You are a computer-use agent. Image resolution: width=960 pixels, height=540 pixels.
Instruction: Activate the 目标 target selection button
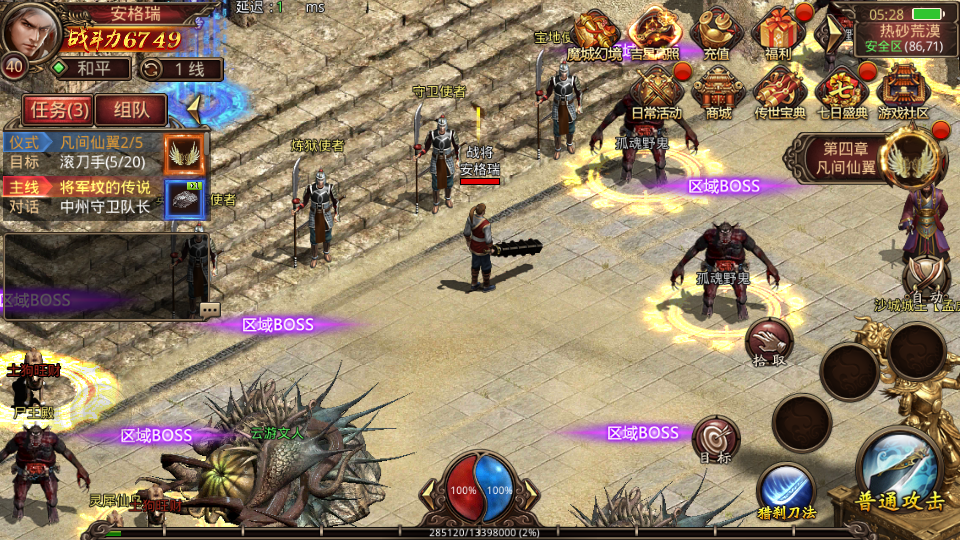pos(716,440)
